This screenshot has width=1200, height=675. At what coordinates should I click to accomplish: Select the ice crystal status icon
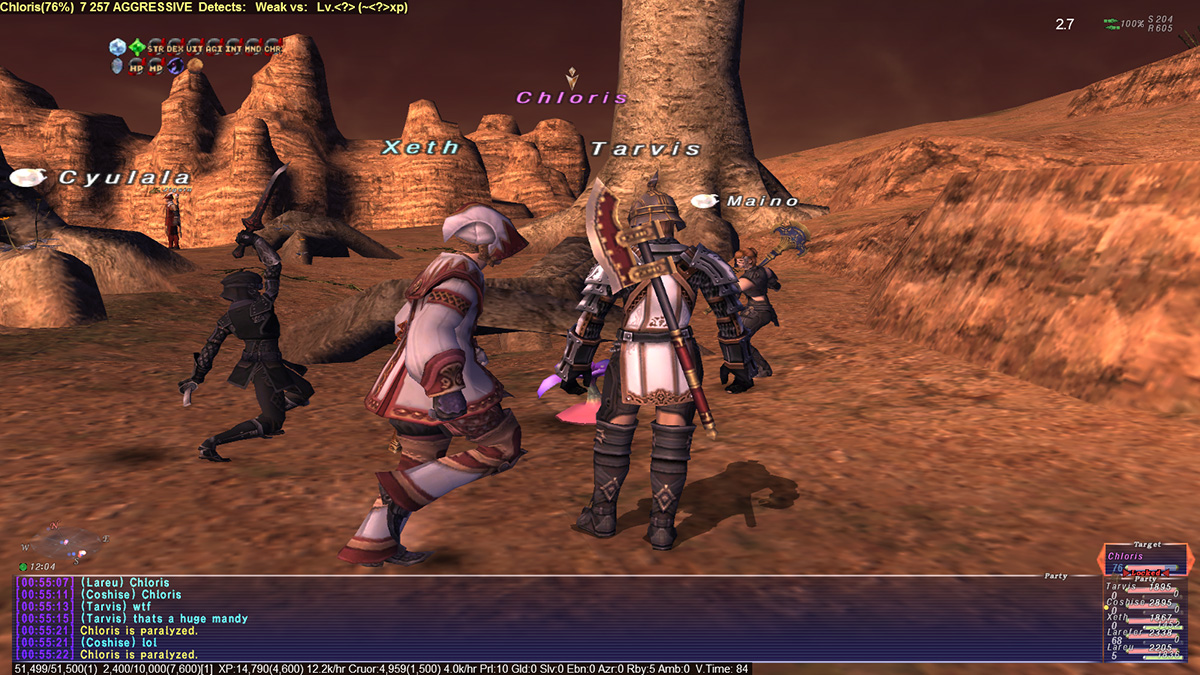click(x=117, y=47)
